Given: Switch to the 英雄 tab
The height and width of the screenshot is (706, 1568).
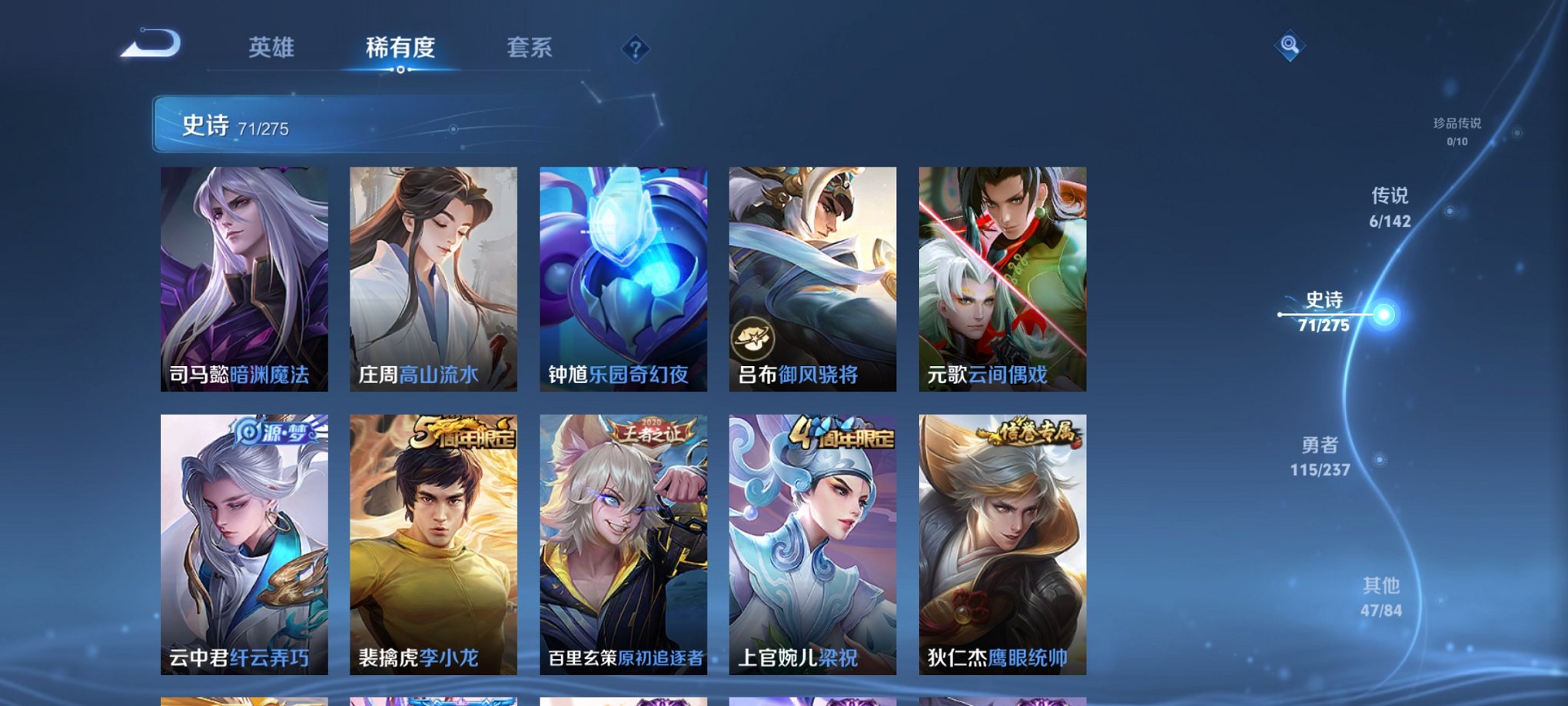Looking at the screenshot, I should pyautogui.click(x=271, y=48).
